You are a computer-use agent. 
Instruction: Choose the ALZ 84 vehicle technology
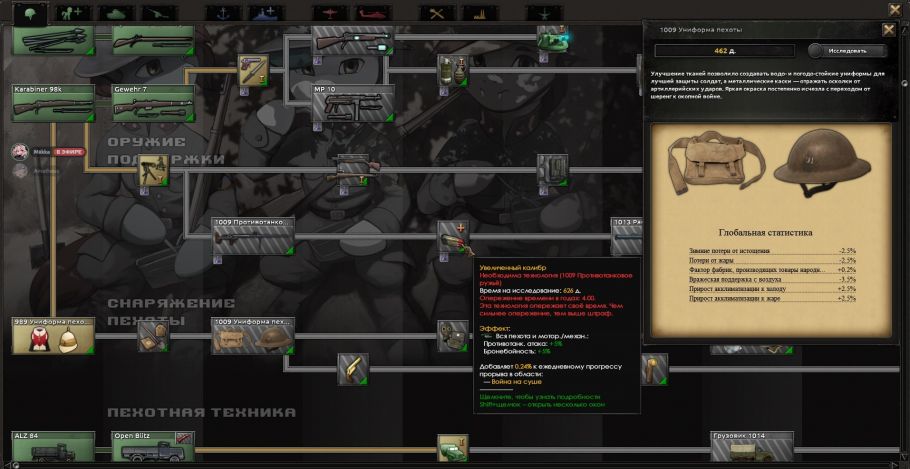(52, 449)
